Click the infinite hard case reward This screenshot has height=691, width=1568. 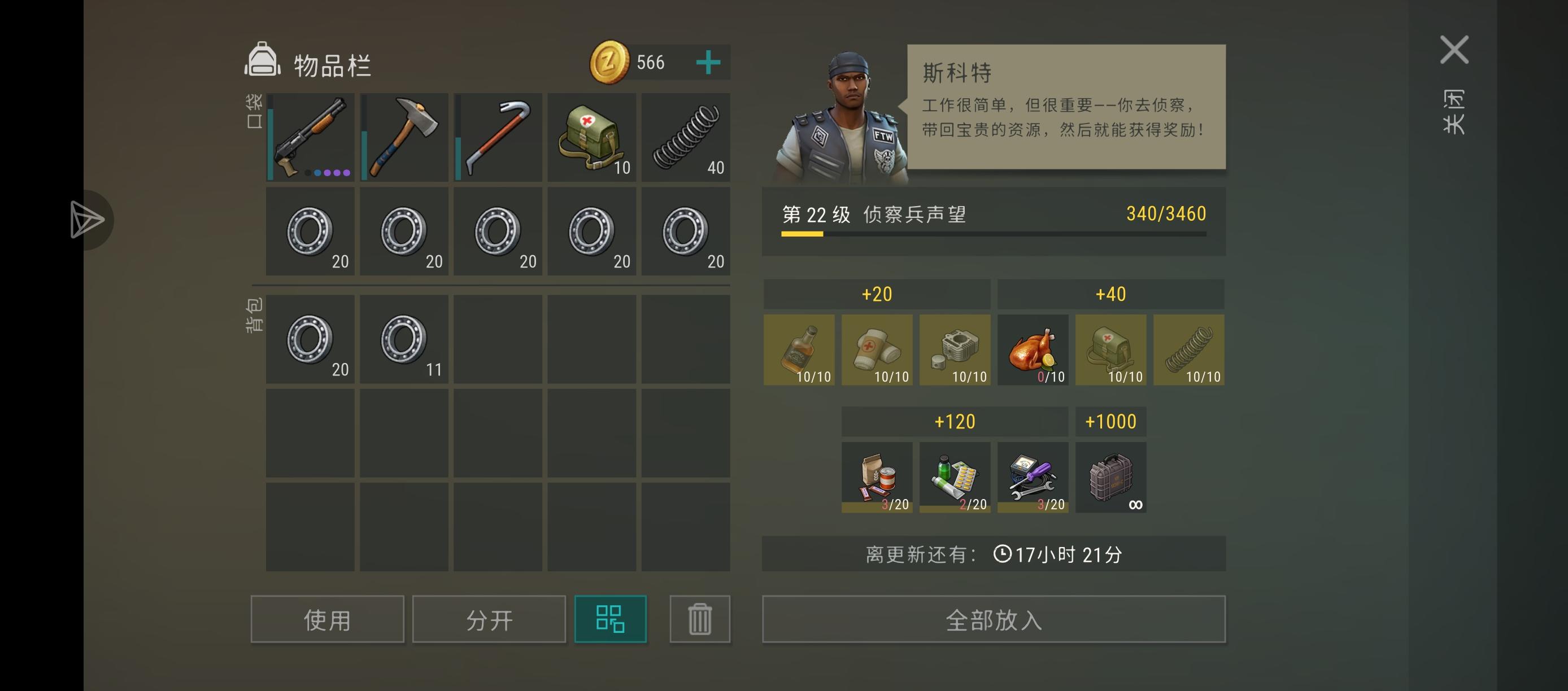tap(1110, 478)
